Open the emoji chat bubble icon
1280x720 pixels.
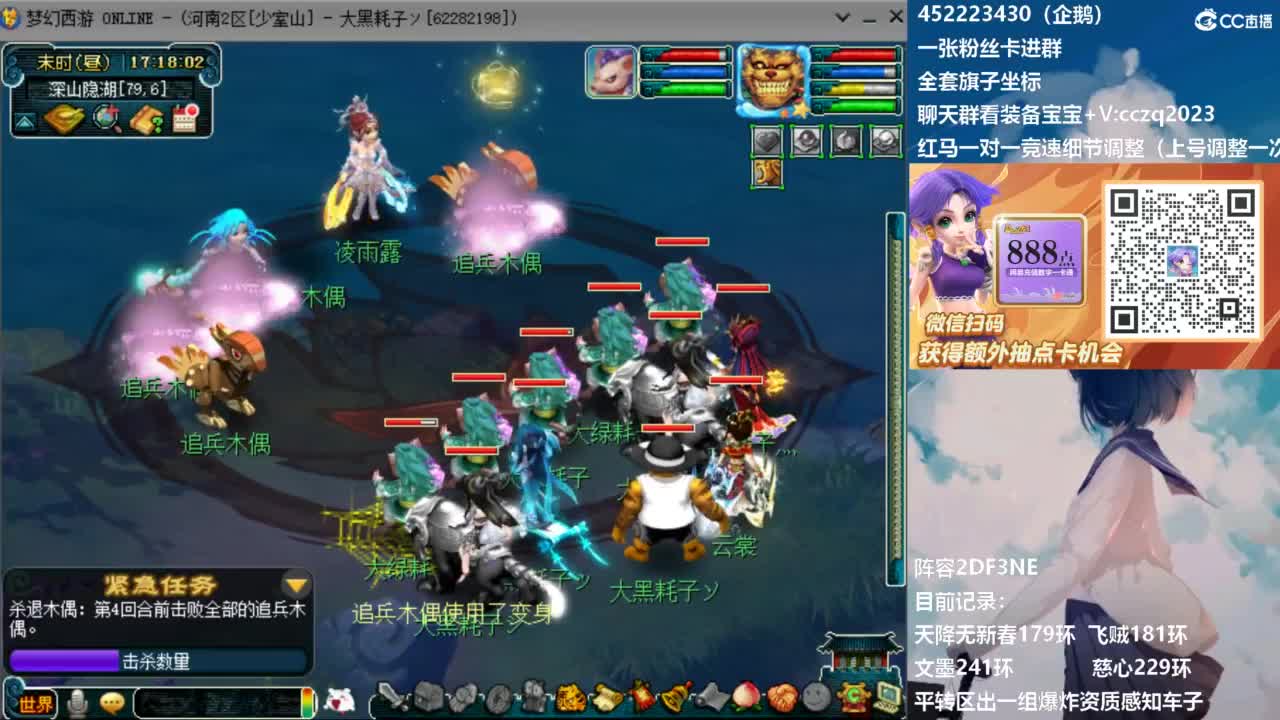click(x=111, y=702)
